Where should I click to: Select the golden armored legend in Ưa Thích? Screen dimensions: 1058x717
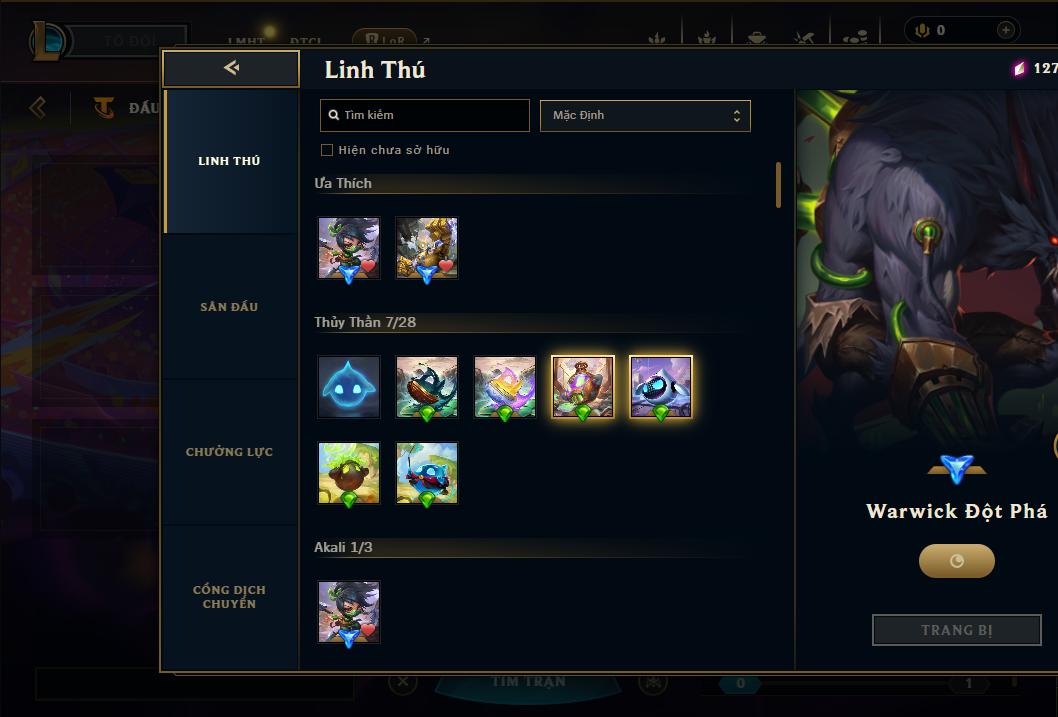[427, 248]
